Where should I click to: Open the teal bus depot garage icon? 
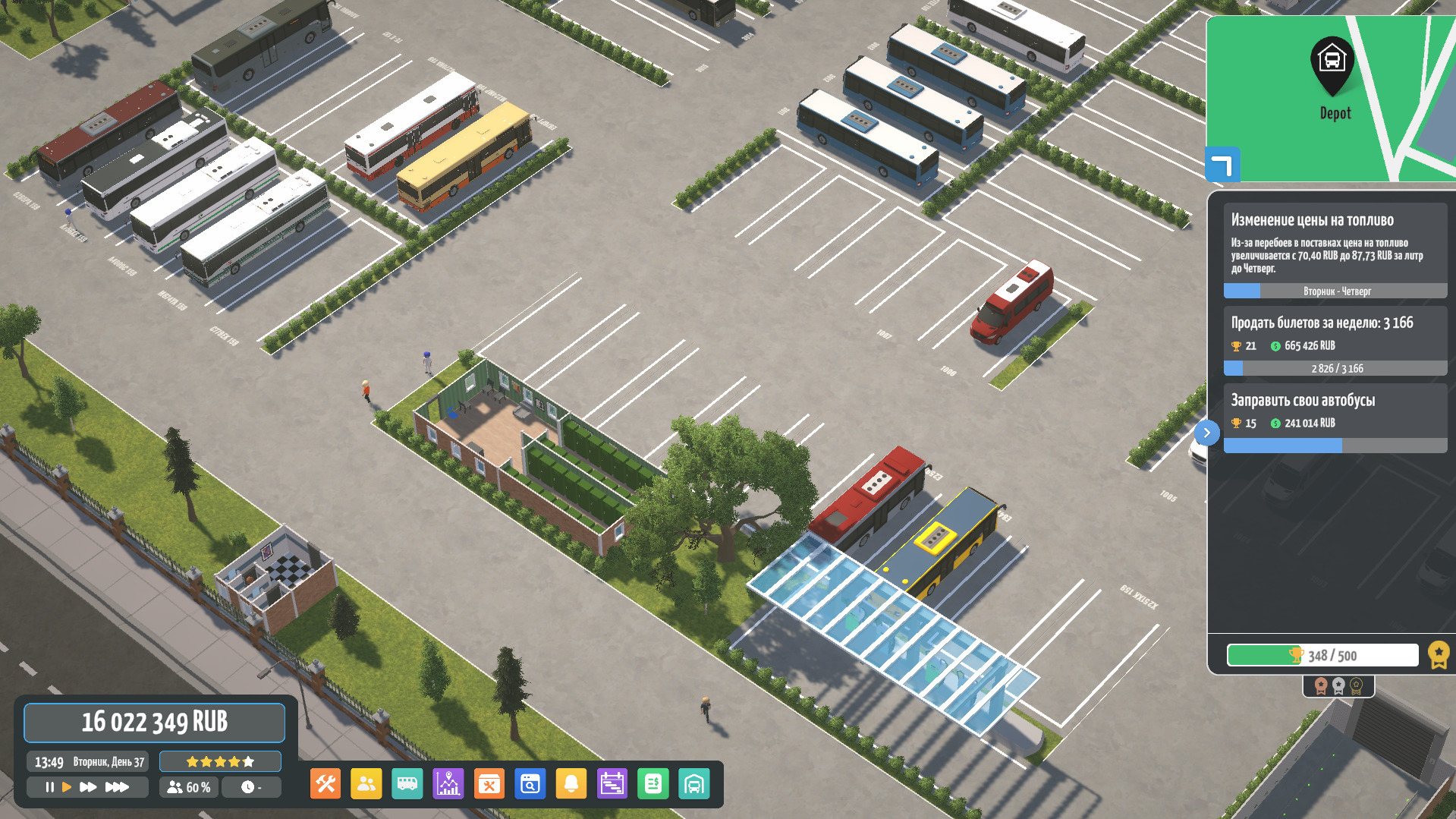coord(694,784)
